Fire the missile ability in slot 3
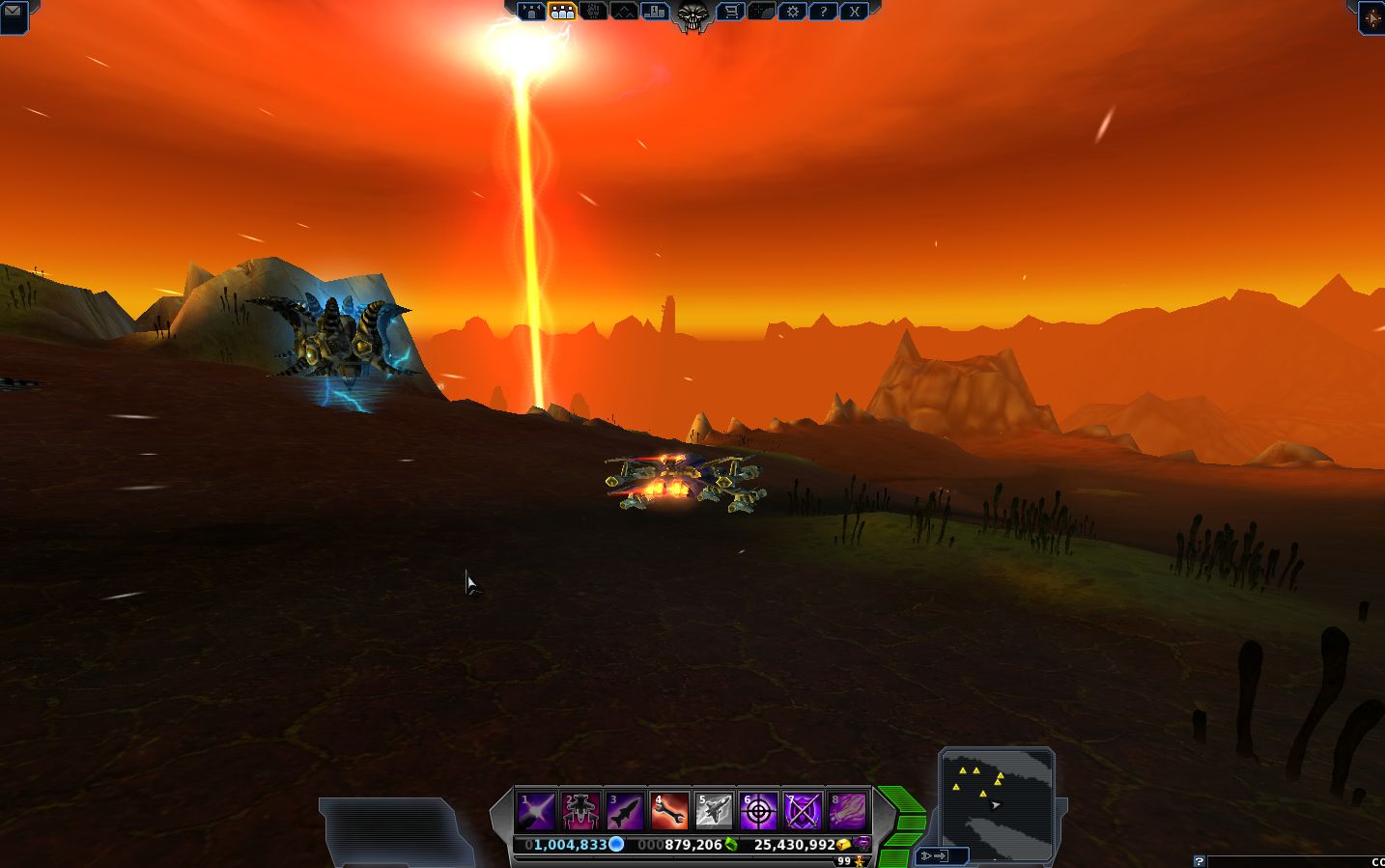This screenshot has height=868, width=1385. tap(625, 811)
